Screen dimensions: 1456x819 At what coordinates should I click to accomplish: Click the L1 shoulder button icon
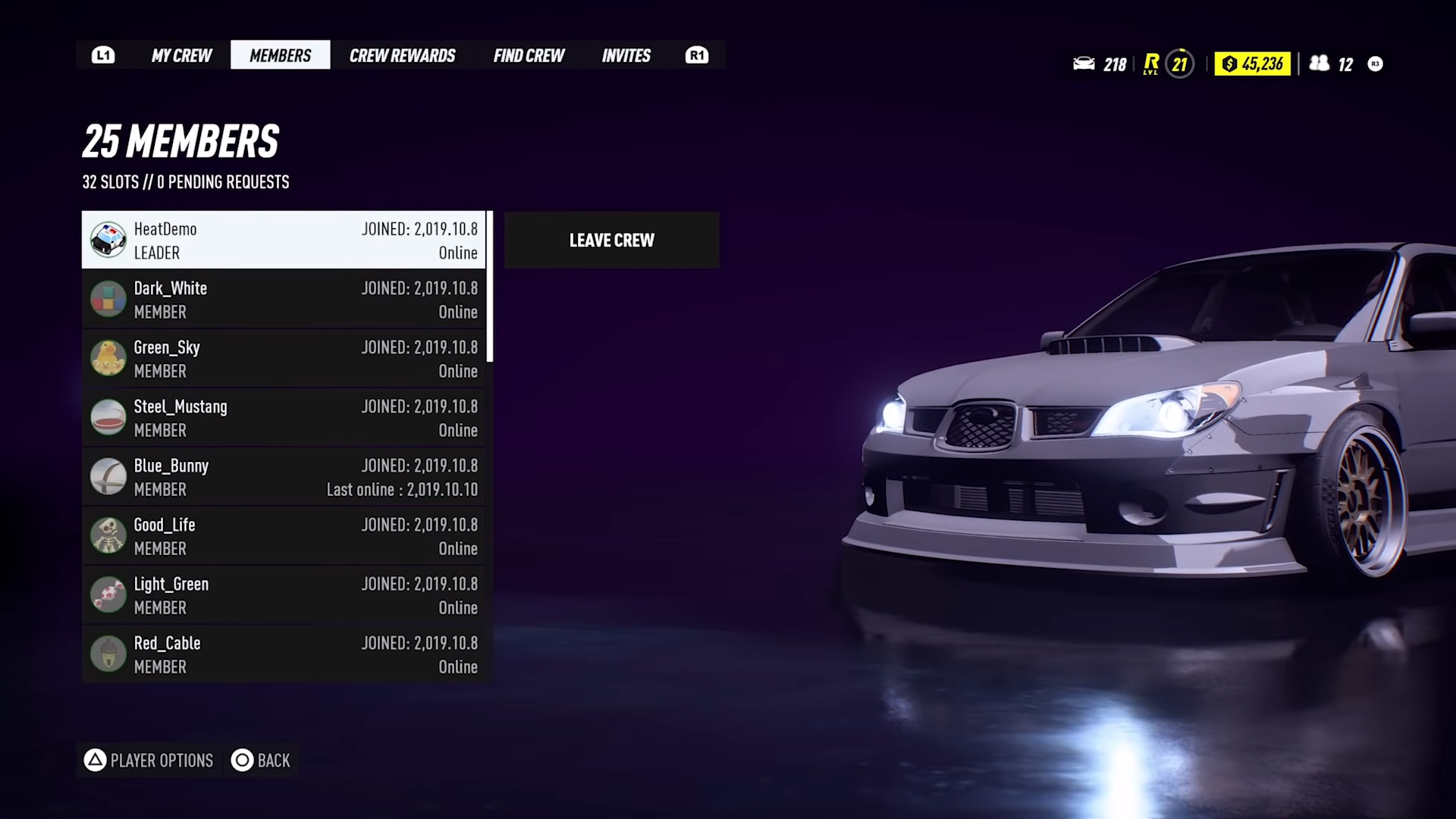(x=103, y=55)
